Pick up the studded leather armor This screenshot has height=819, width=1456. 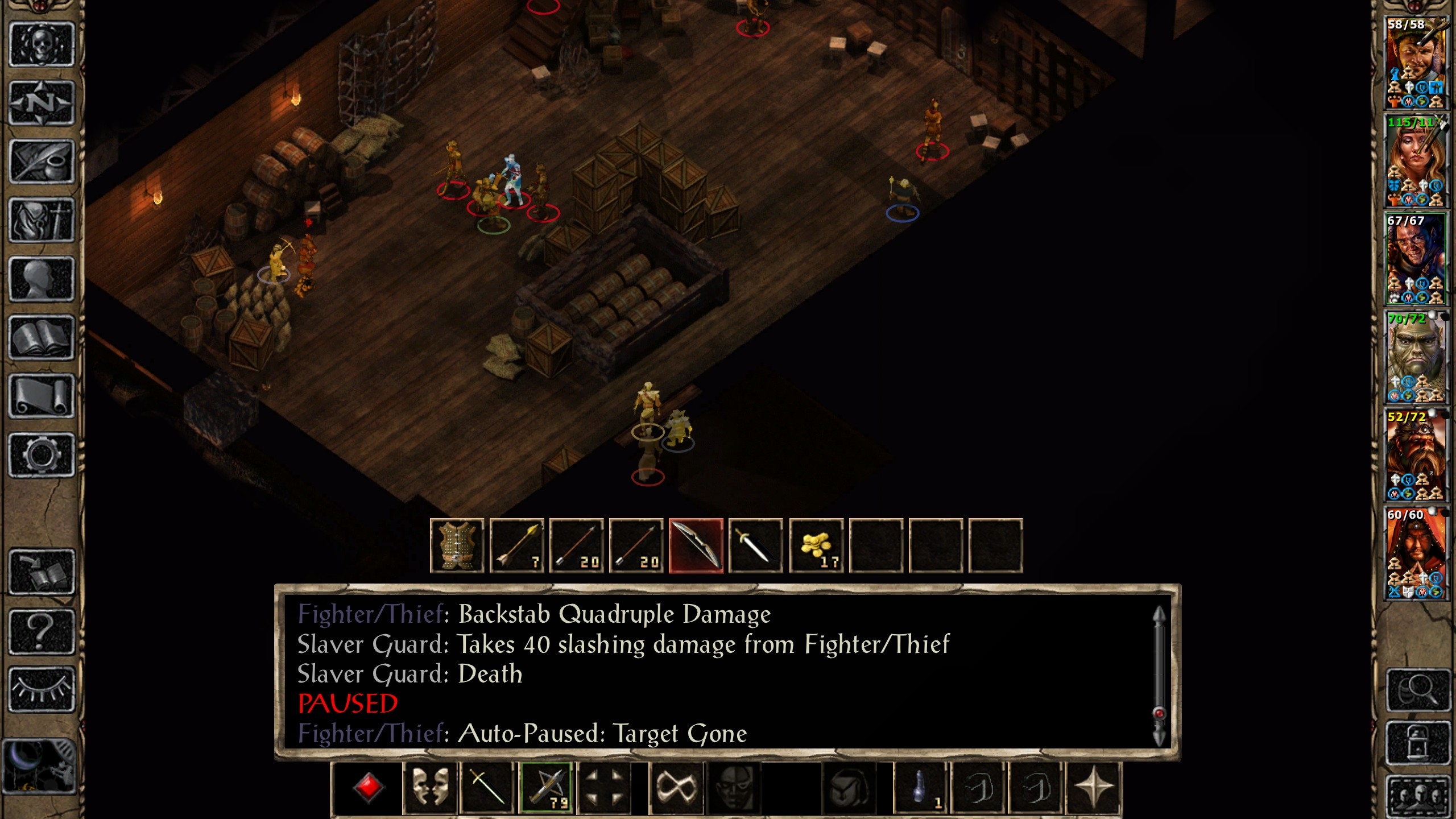click(457, 545)
